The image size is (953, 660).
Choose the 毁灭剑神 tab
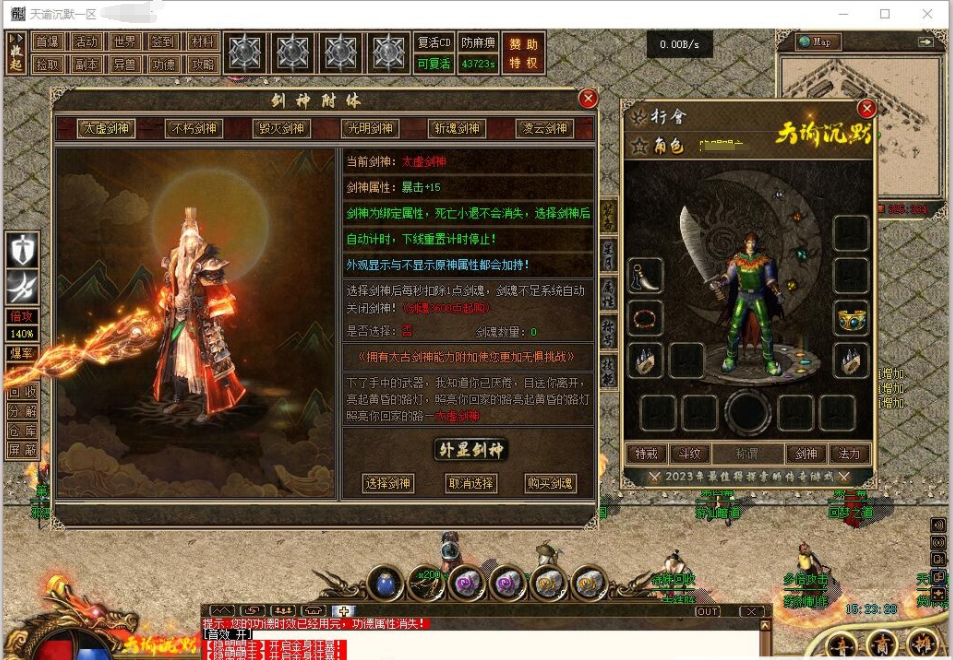click(282, 128)
